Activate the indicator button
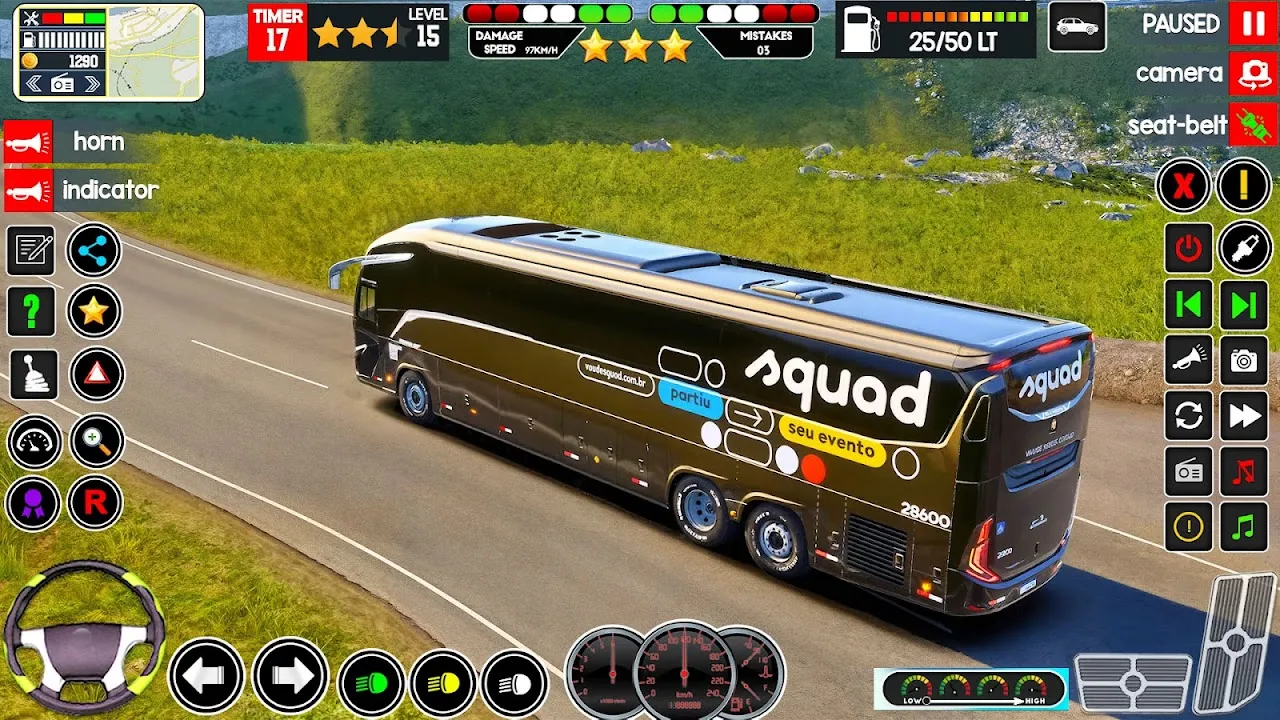The height and width of the screenshot is (720, 1280). [29, 190]
